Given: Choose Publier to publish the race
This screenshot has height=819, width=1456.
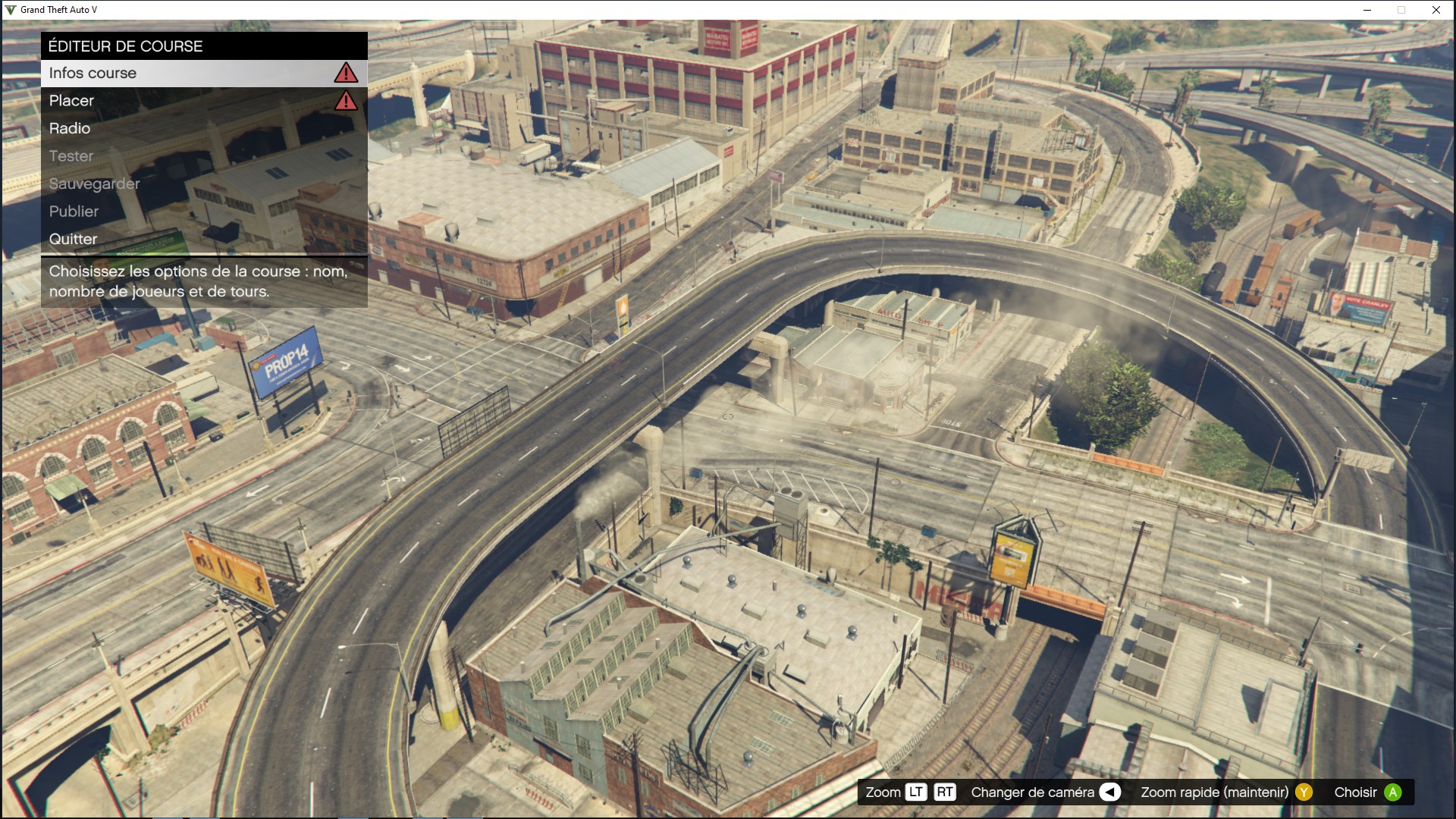Looking at the screenshot, I should click(73, 211).
